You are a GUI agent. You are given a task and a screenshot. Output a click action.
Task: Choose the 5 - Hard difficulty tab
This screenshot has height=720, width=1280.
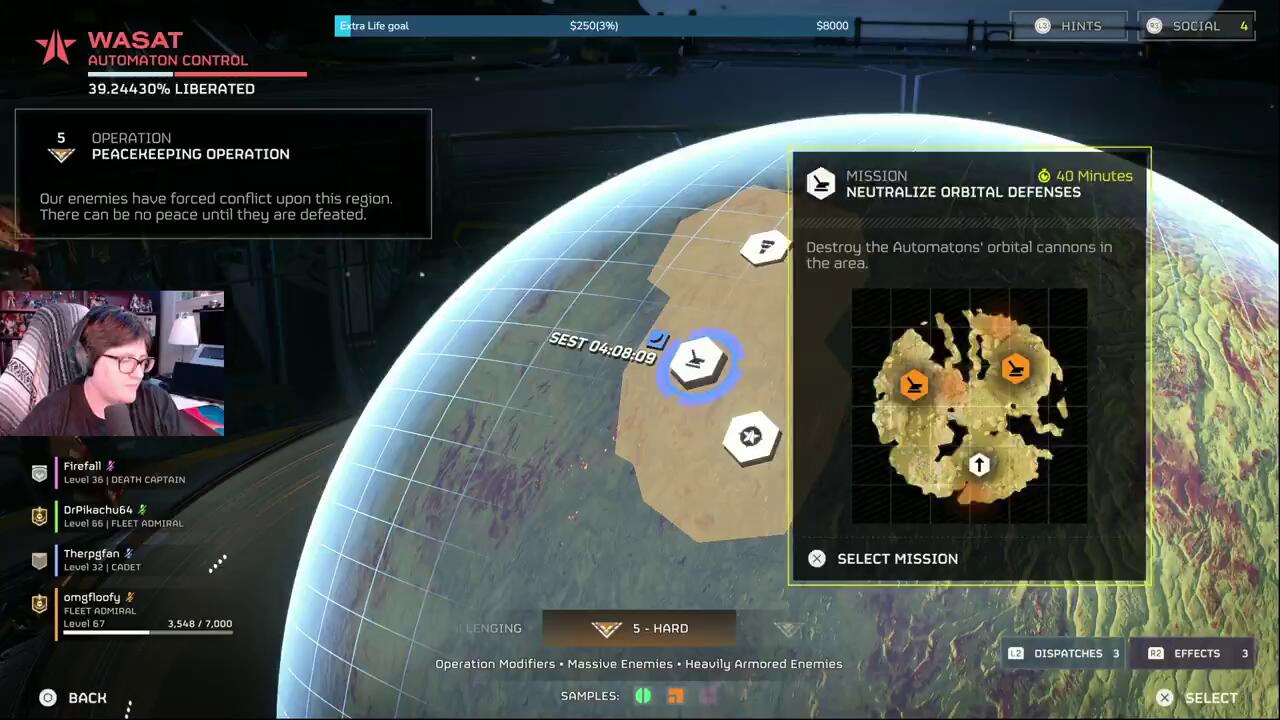tap(639, 629)
